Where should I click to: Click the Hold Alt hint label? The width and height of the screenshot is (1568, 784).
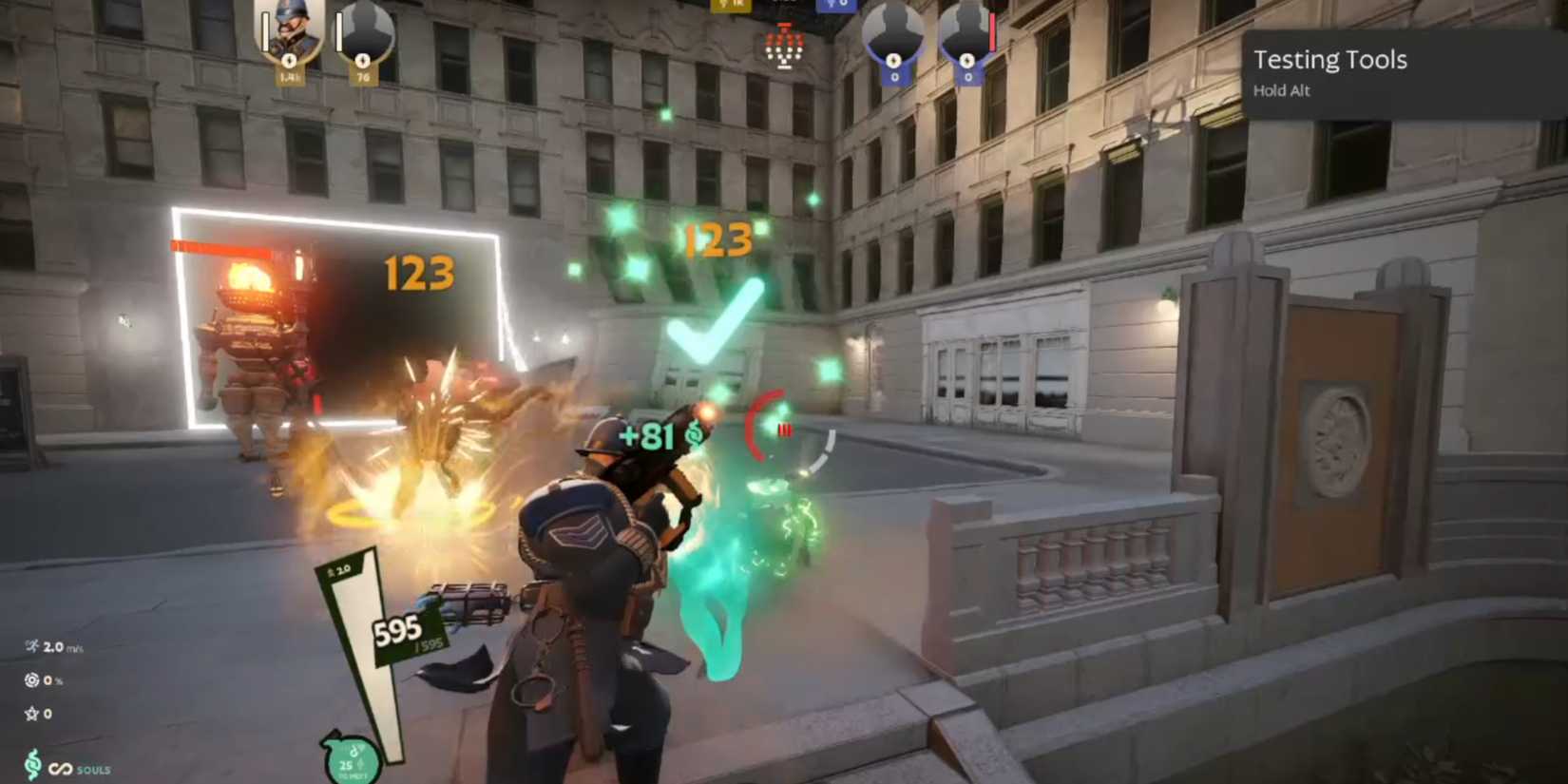(x=1282, y=90)
